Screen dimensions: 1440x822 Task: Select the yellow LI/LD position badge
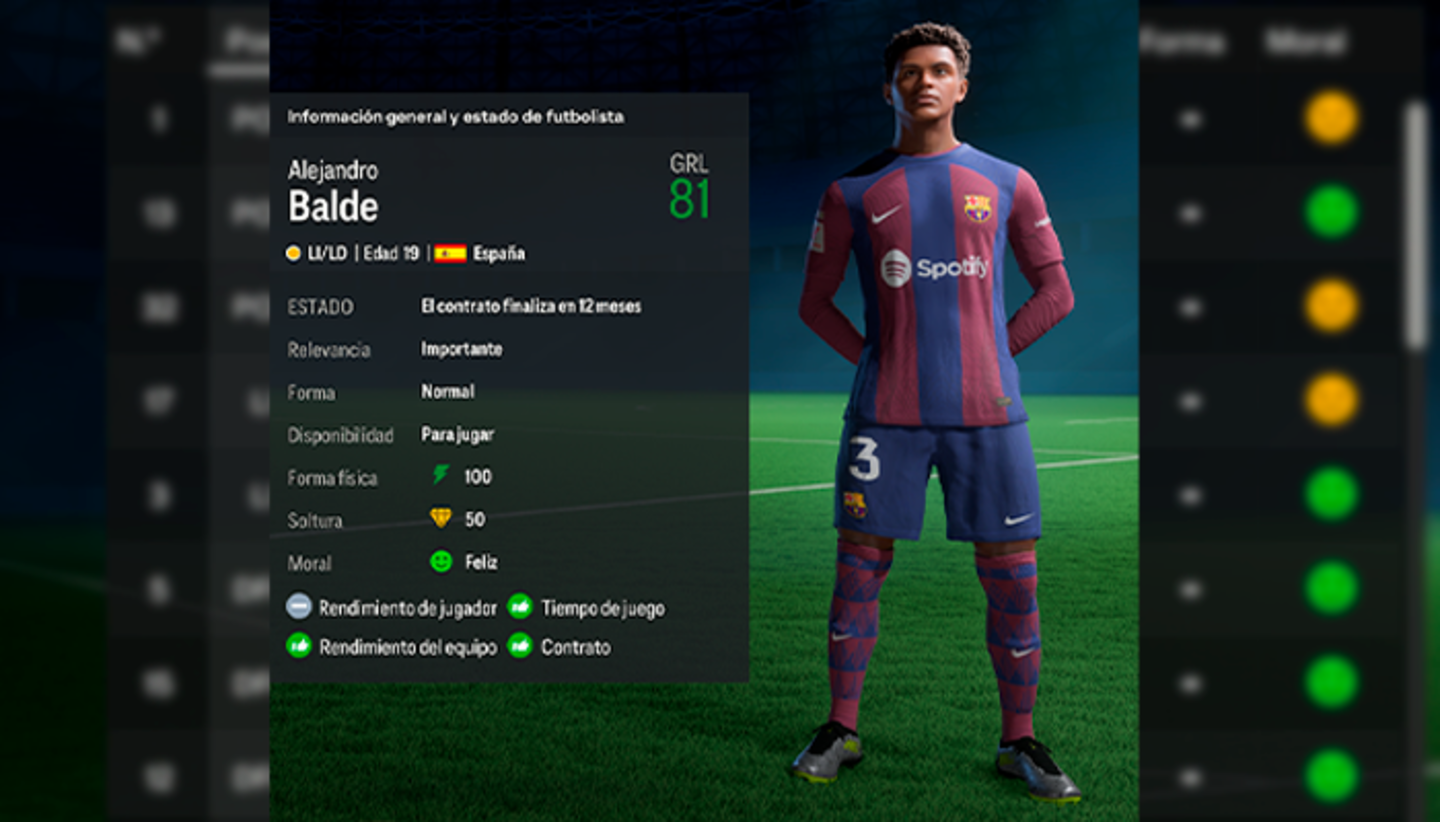[x=293, y=253]
